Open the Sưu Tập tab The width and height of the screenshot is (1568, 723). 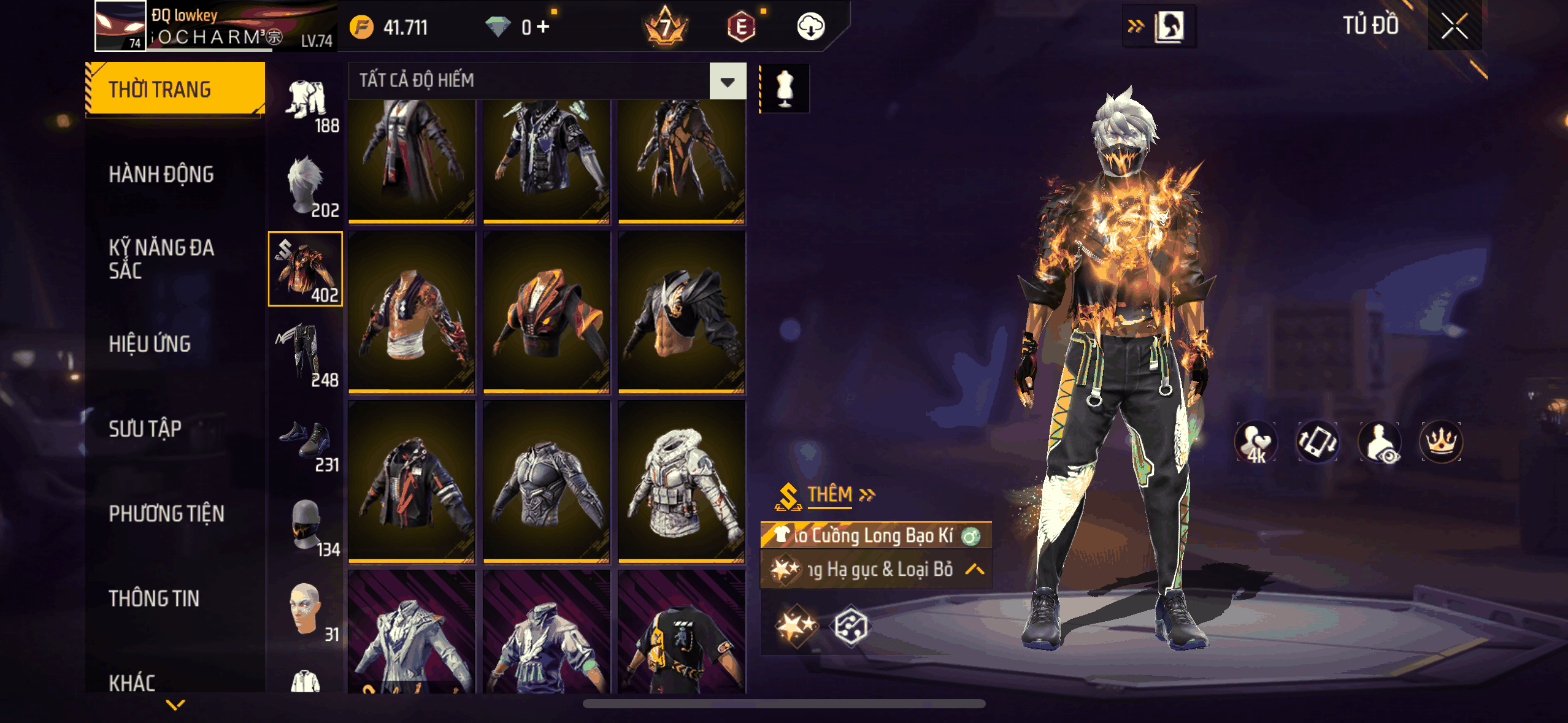145,429
